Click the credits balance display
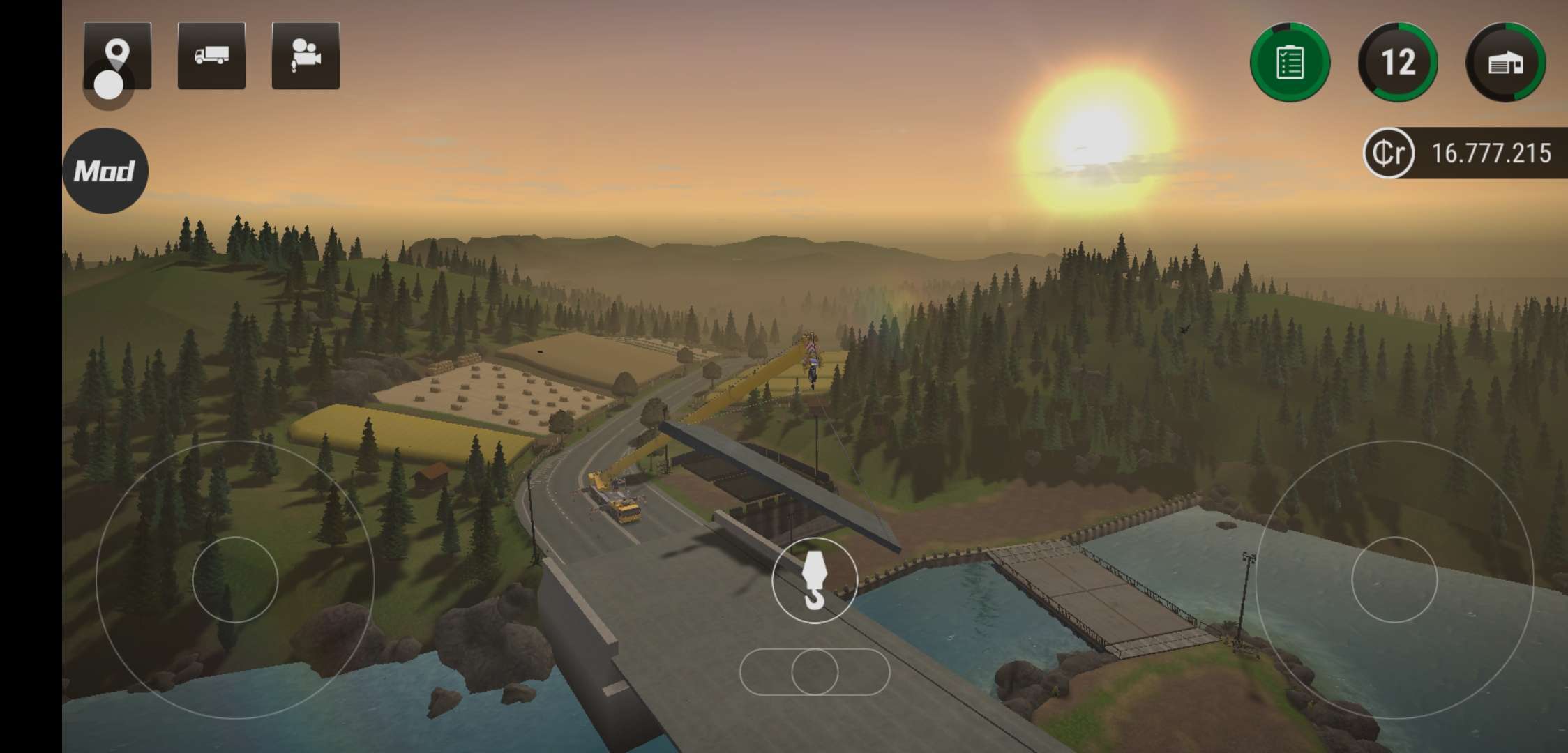Viewport: 1568px width, 753px height. pyautogui.click(x=1465, y=153)
